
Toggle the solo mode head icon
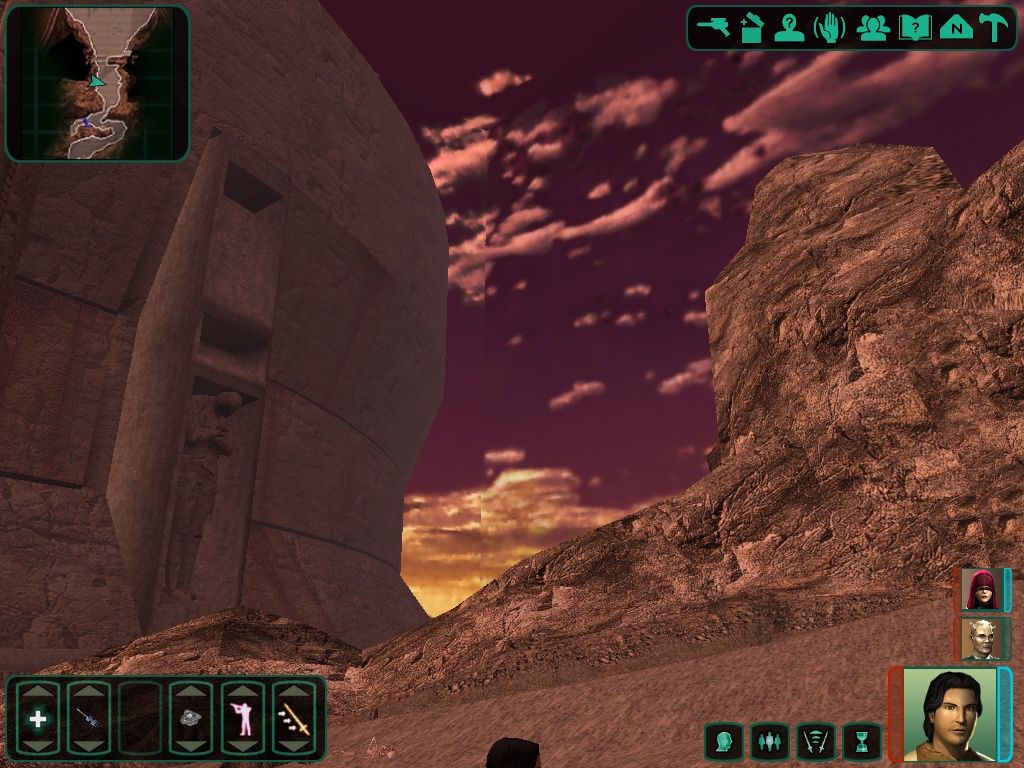[723, 742]
